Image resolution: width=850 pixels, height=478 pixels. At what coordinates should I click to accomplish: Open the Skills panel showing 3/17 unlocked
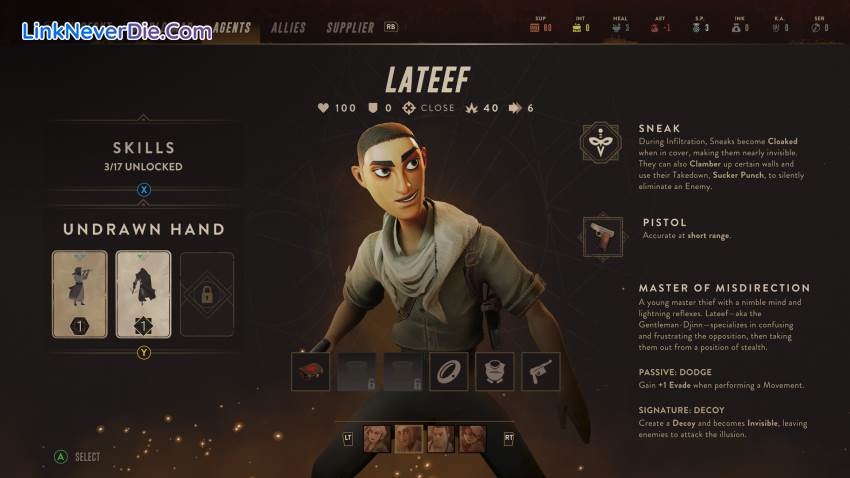144,155
